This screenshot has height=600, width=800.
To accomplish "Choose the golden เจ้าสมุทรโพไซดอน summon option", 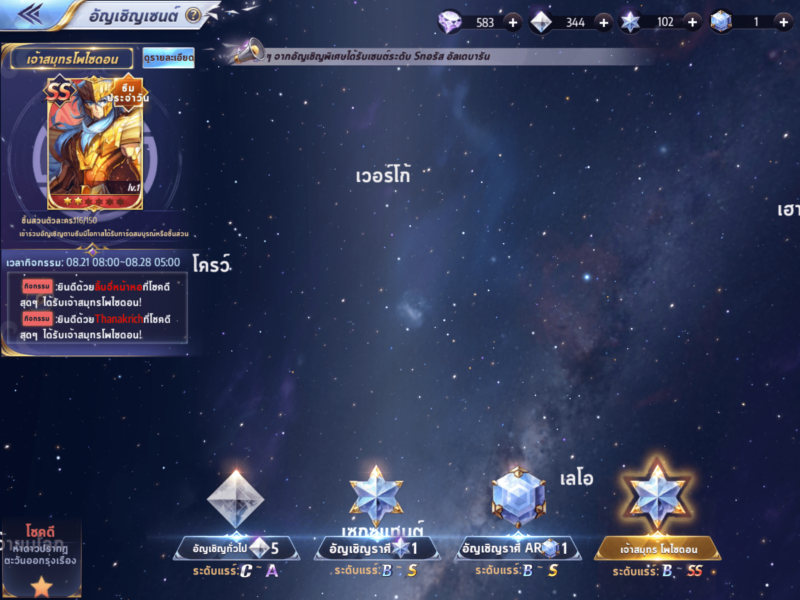I will tap(658, 548).
